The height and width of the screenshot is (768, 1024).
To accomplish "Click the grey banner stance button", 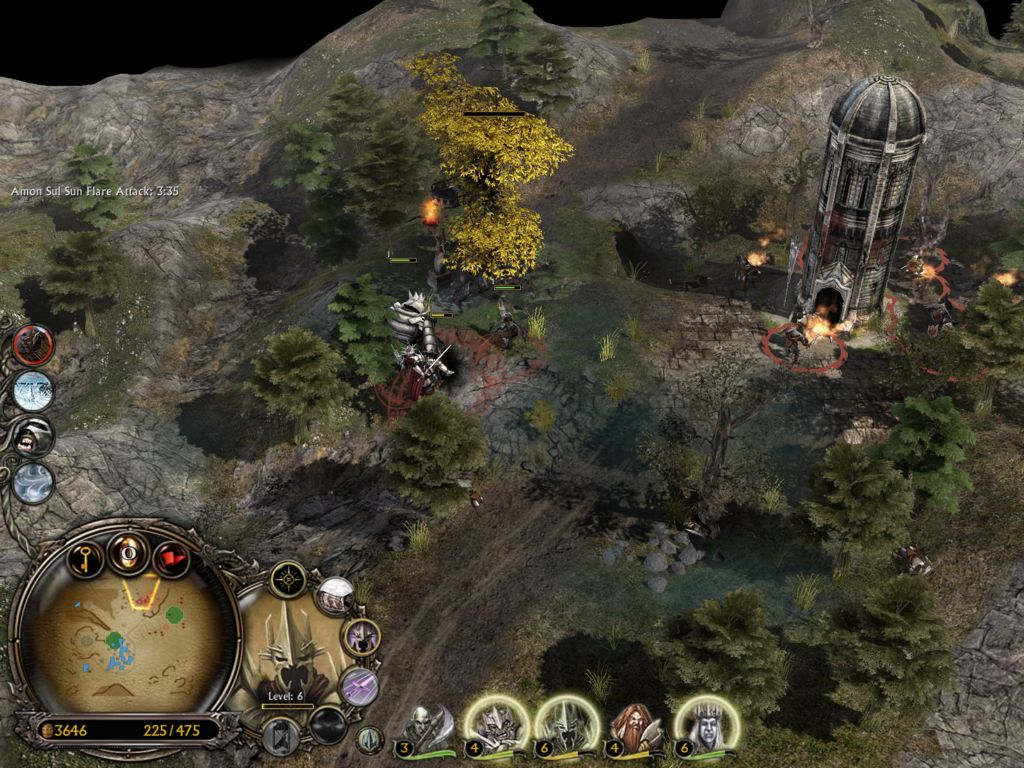I will [x=281, y=733].
